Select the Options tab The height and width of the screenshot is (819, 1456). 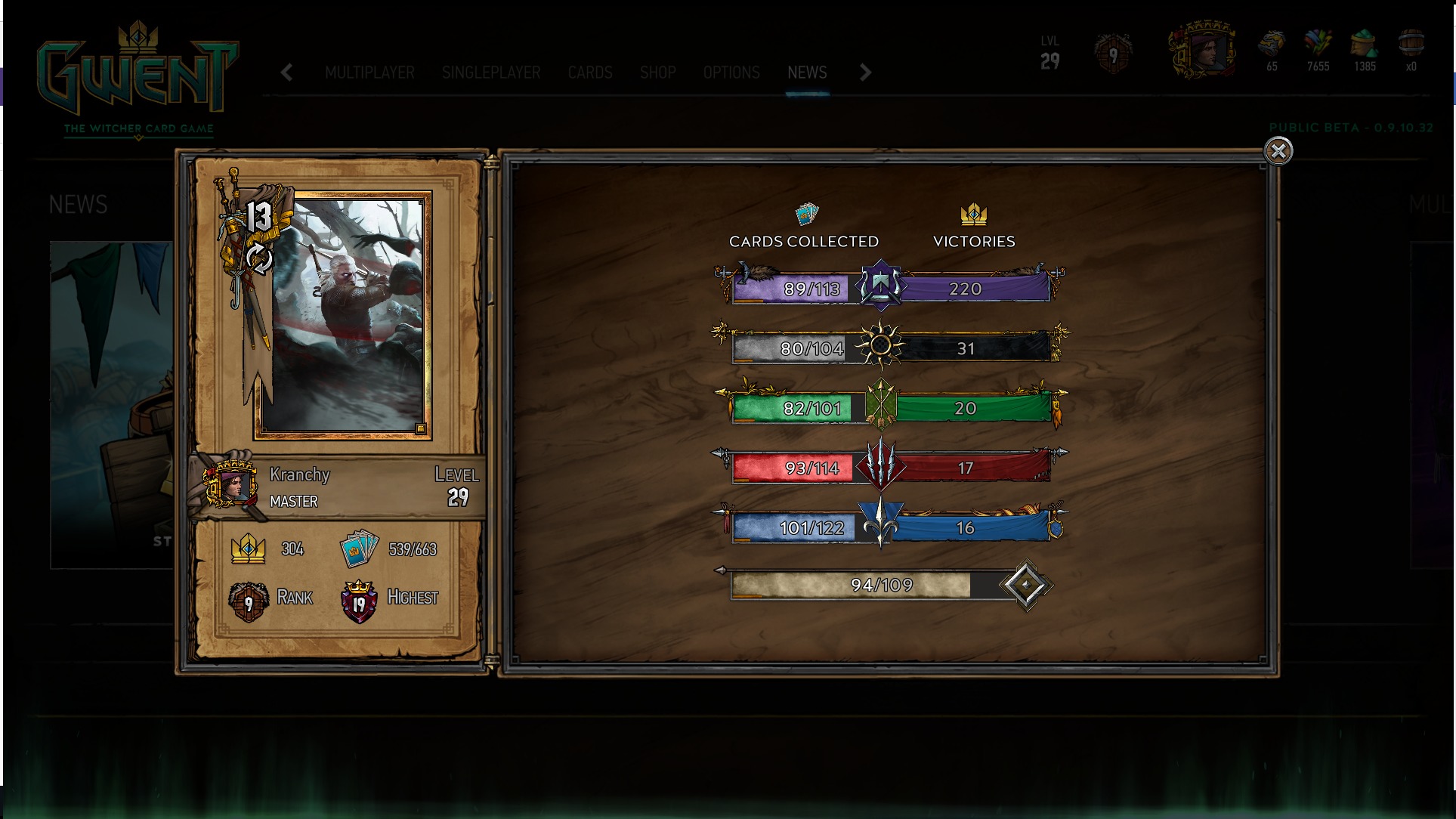[731, 73]
